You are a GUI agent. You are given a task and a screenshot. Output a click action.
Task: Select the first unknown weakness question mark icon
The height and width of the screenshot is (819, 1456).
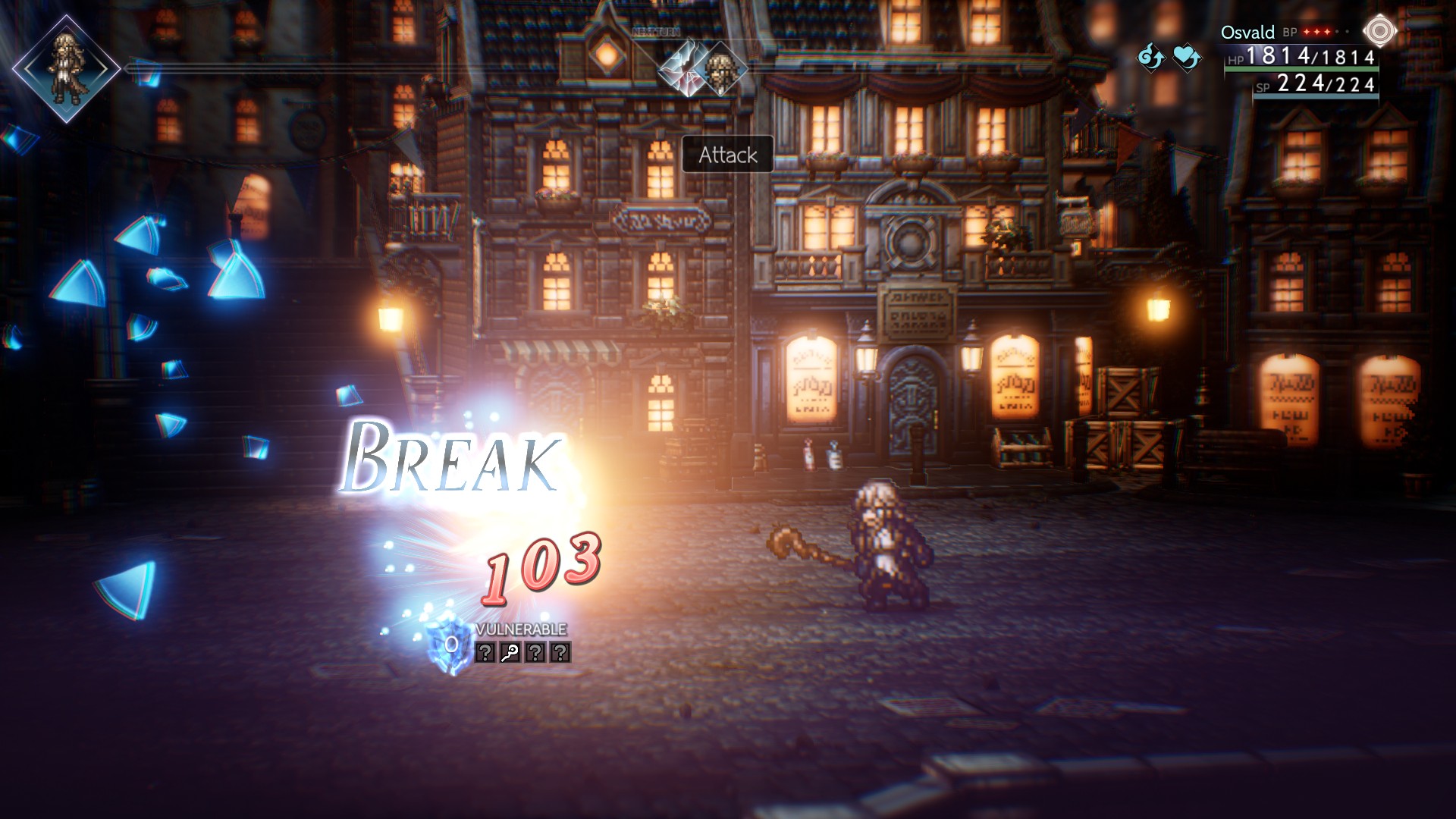coord(485,652)
